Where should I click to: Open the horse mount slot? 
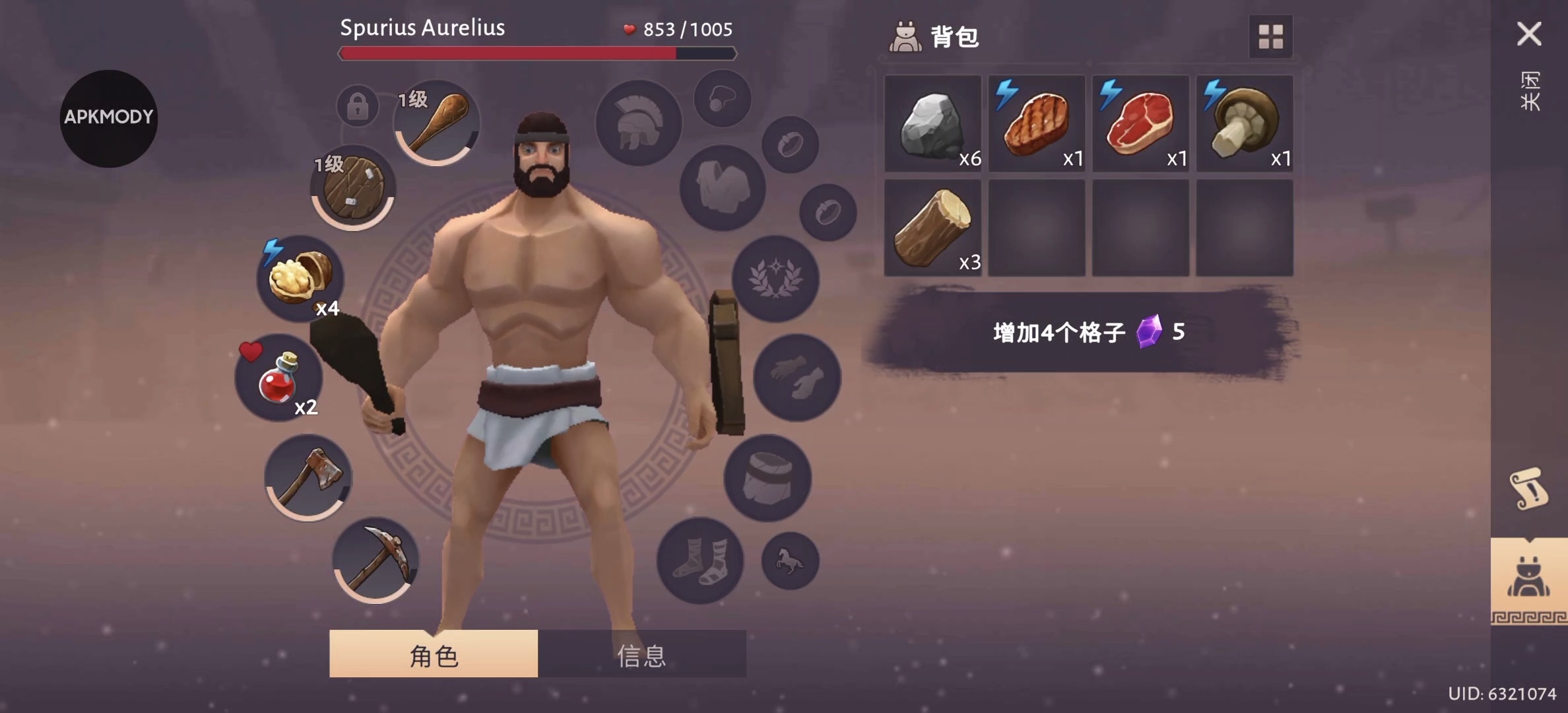[x=790, y=561]
